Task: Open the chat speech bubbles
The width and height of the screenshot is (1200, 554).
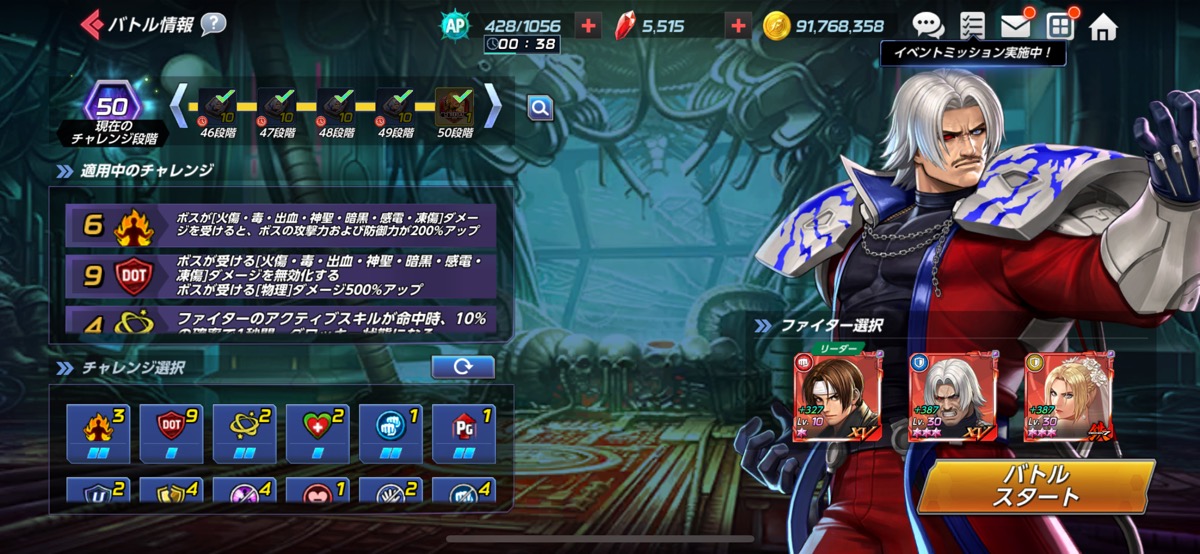Action: pyautogui.click(x=927, y=26)
